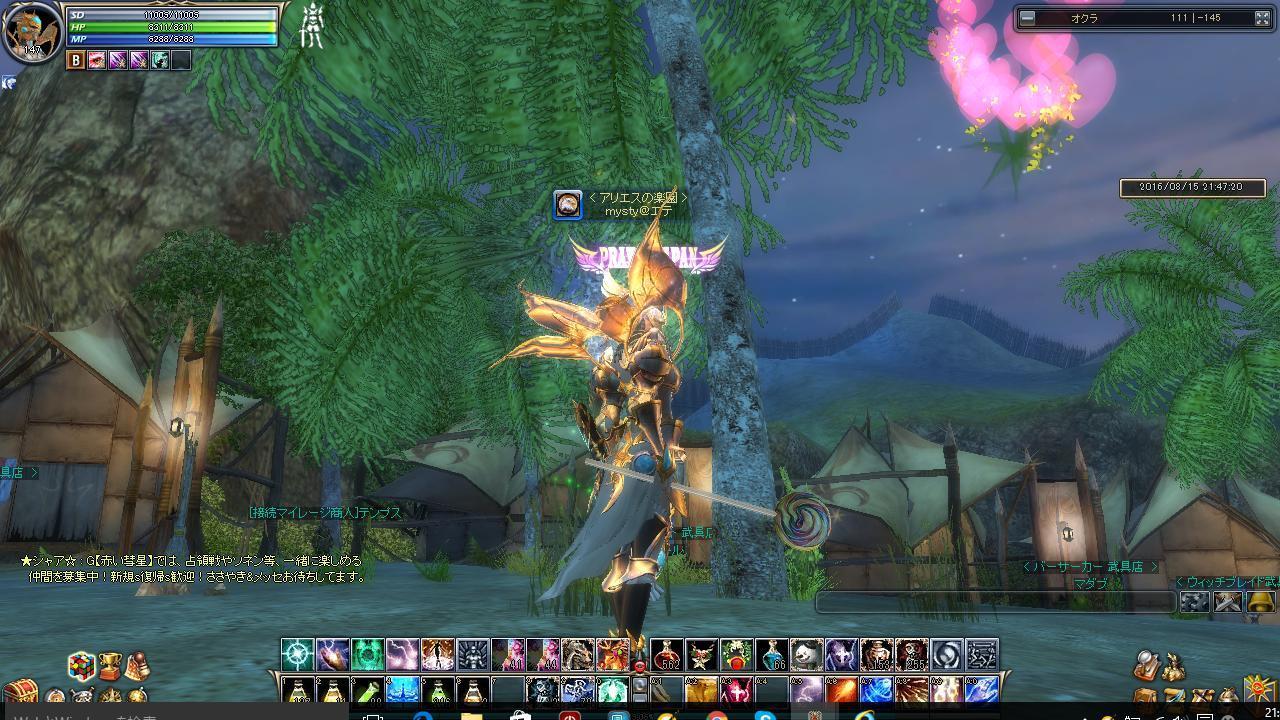Open the gear settings icon beside chat
The image size is (1280, 720).
click(1194, 602)
